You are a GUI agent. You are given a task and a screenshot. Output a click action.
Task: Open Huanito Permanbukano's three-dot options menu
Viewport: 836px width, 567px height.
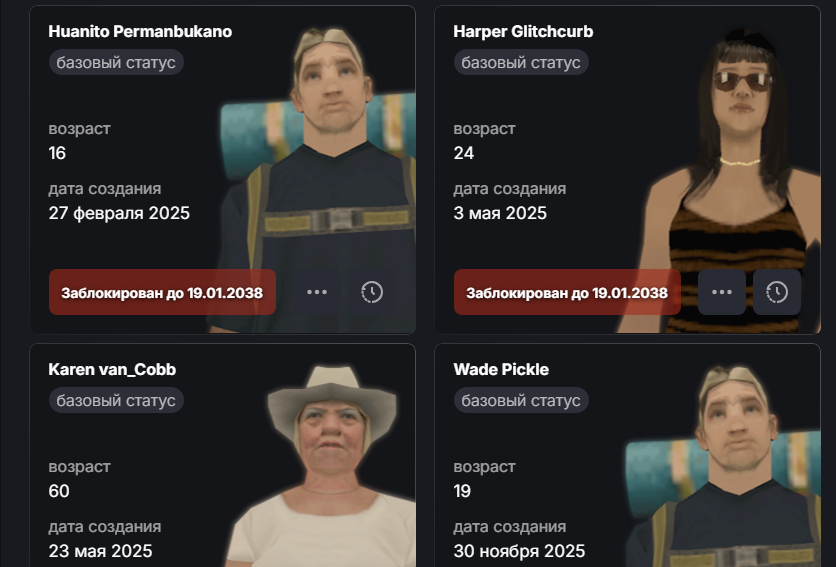[x=317, y=292]
